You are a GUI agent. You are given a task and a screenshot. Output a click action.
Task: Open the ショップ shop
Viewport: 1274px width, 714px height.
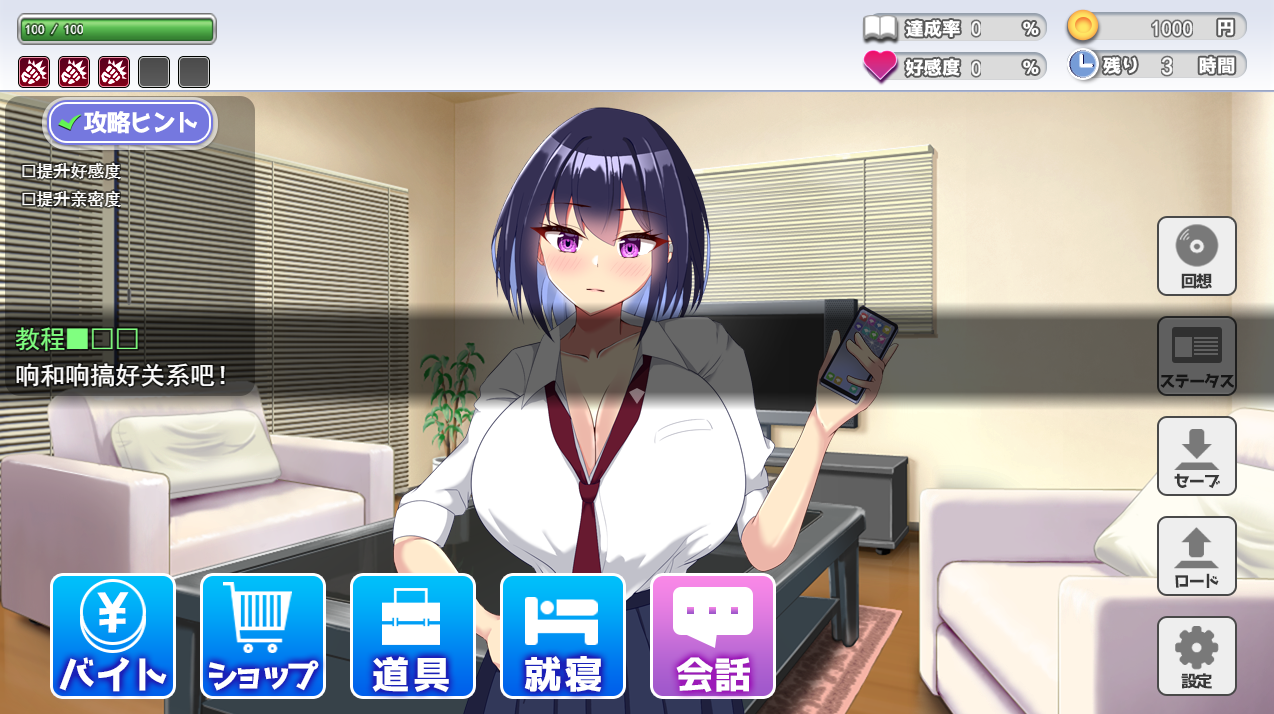(262, 635)
